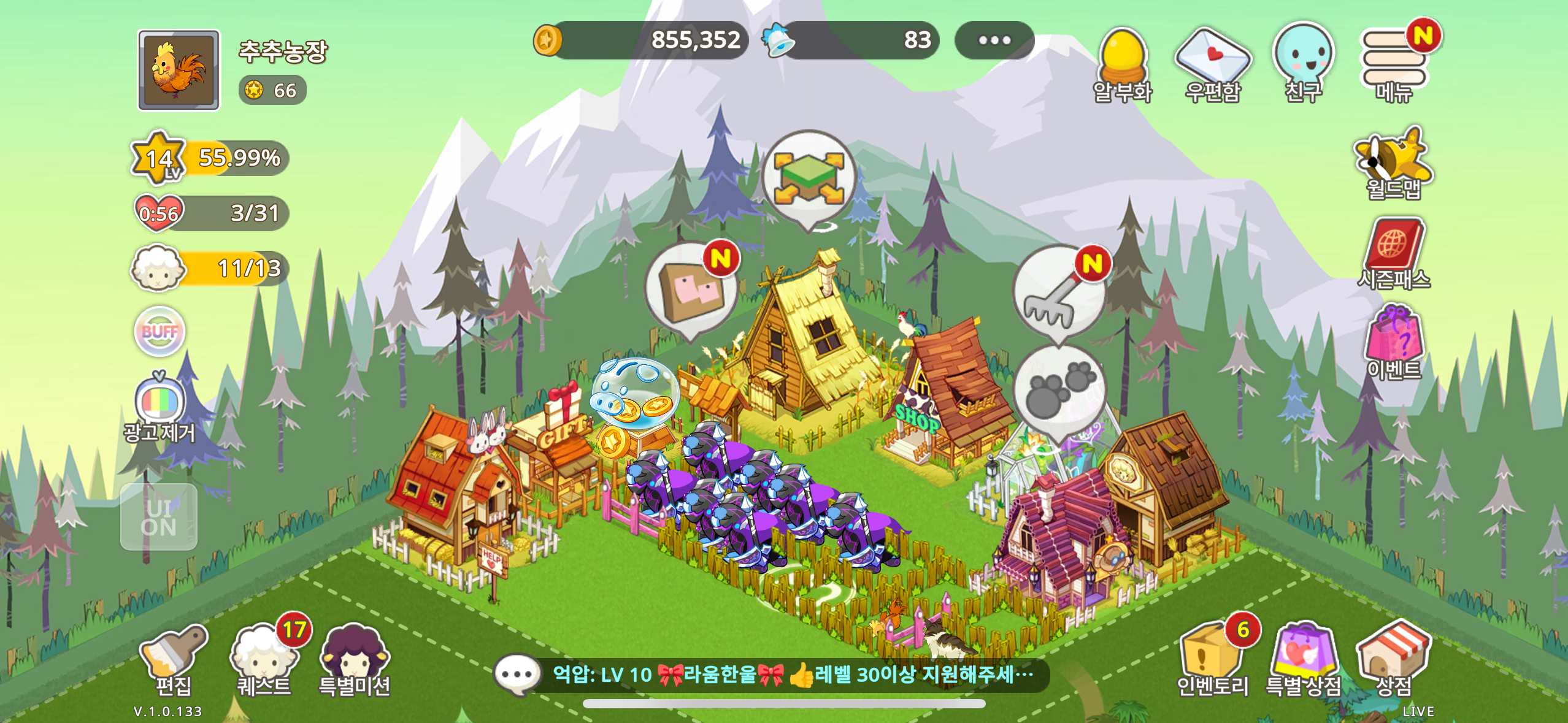The height and width of the screenshot is (723, 1568).
Task: Open the 퀘스트 quest list
Action: click(x=264, y=659)
